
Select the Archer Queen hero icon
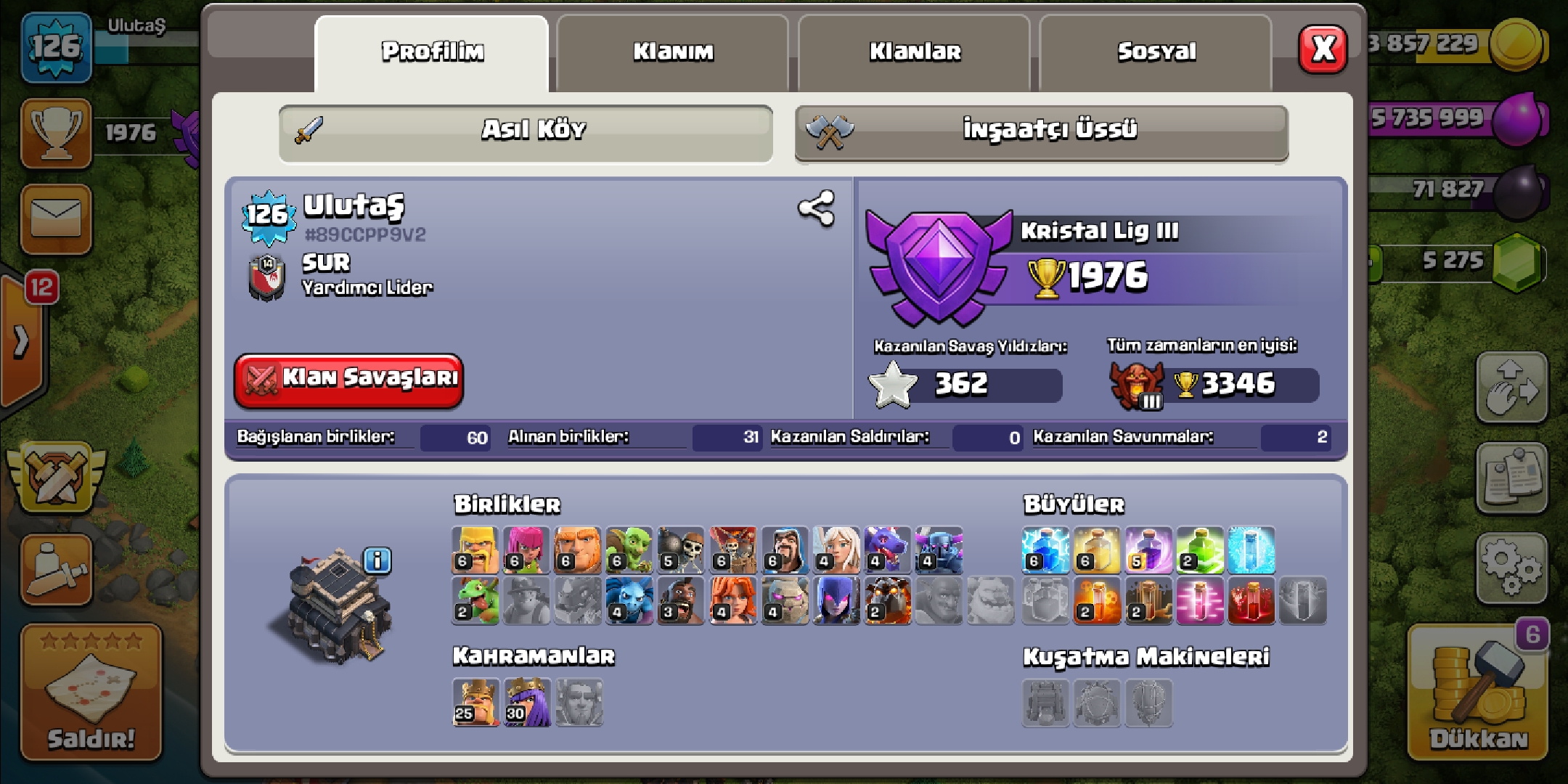tap(526, 702)
